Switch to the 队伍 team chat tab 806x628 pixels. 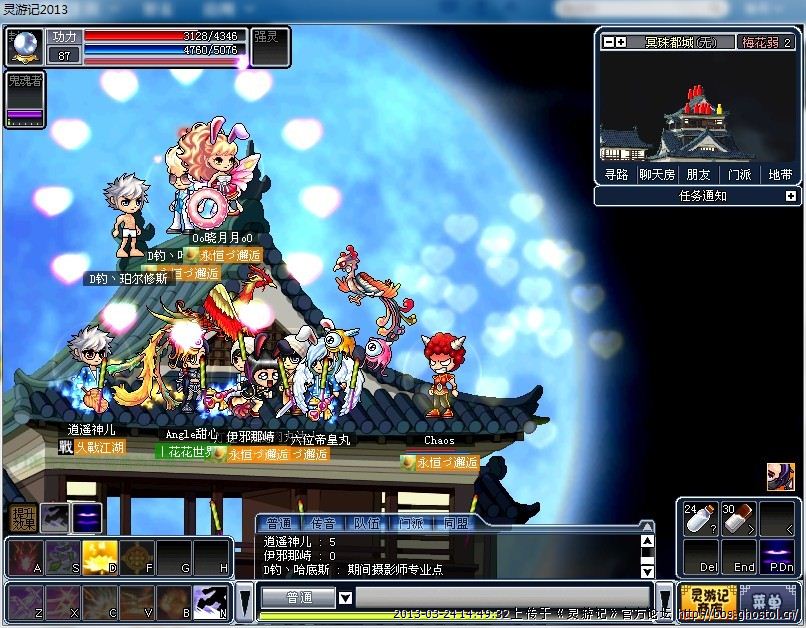coord(367,523)
